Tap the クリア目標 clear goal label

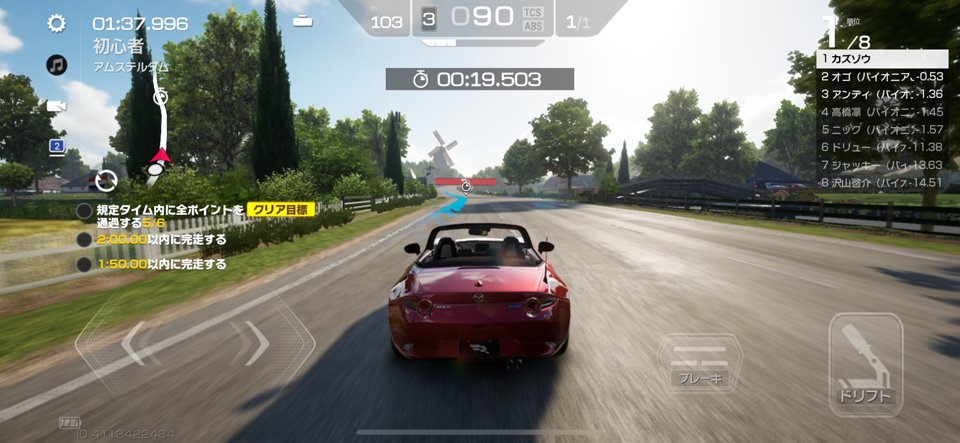(x=282, y=210)
